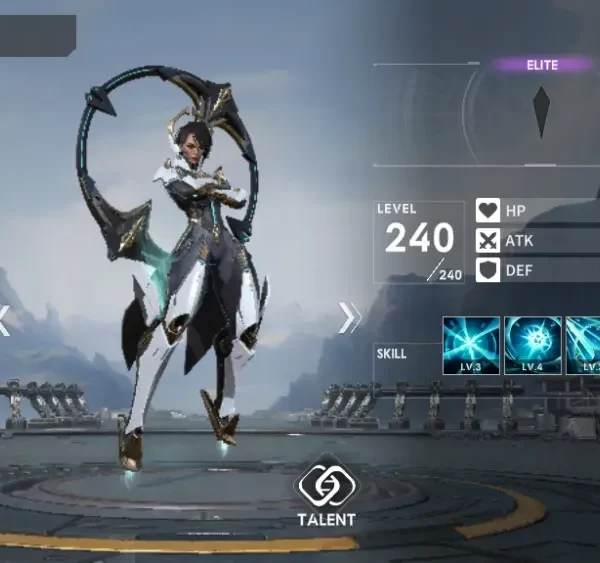Show the next character with right chevron
600x563 pixels.
click(349, 317)
